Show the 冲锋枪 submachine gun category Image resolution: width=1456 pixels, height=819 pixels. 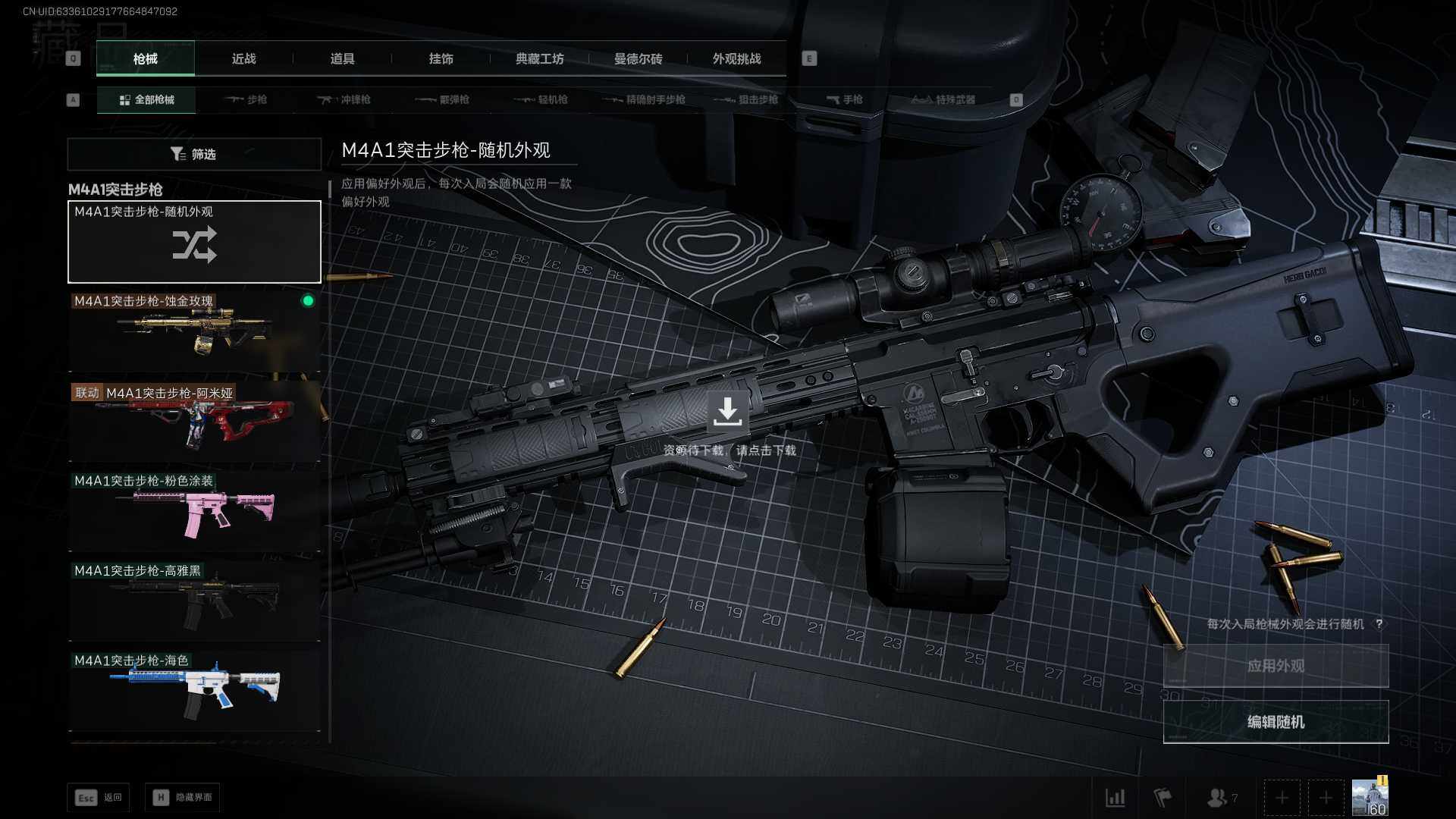click(344, 99)
